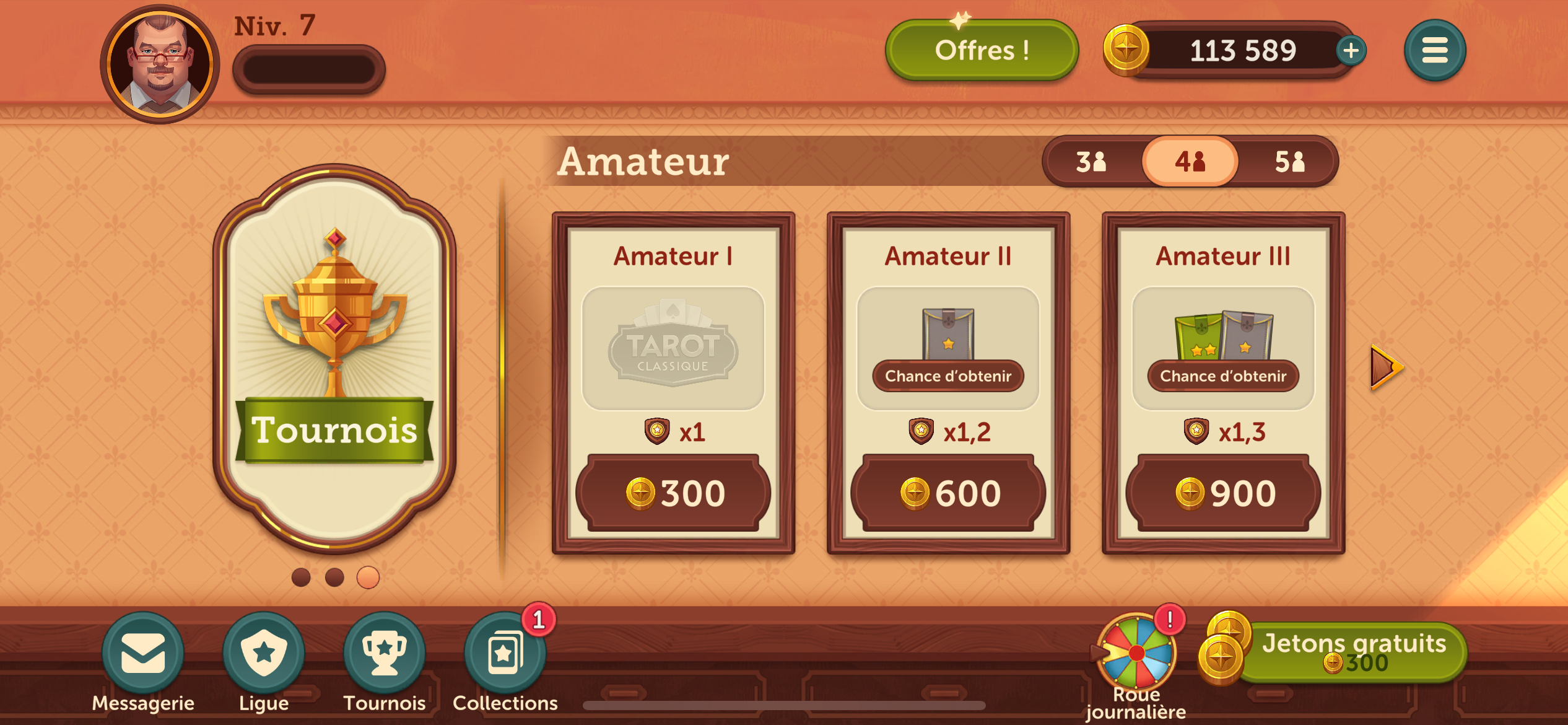Add more coins with the plus button
The height and width of the screenshot is (725, 1568).
pos(1351,51)
